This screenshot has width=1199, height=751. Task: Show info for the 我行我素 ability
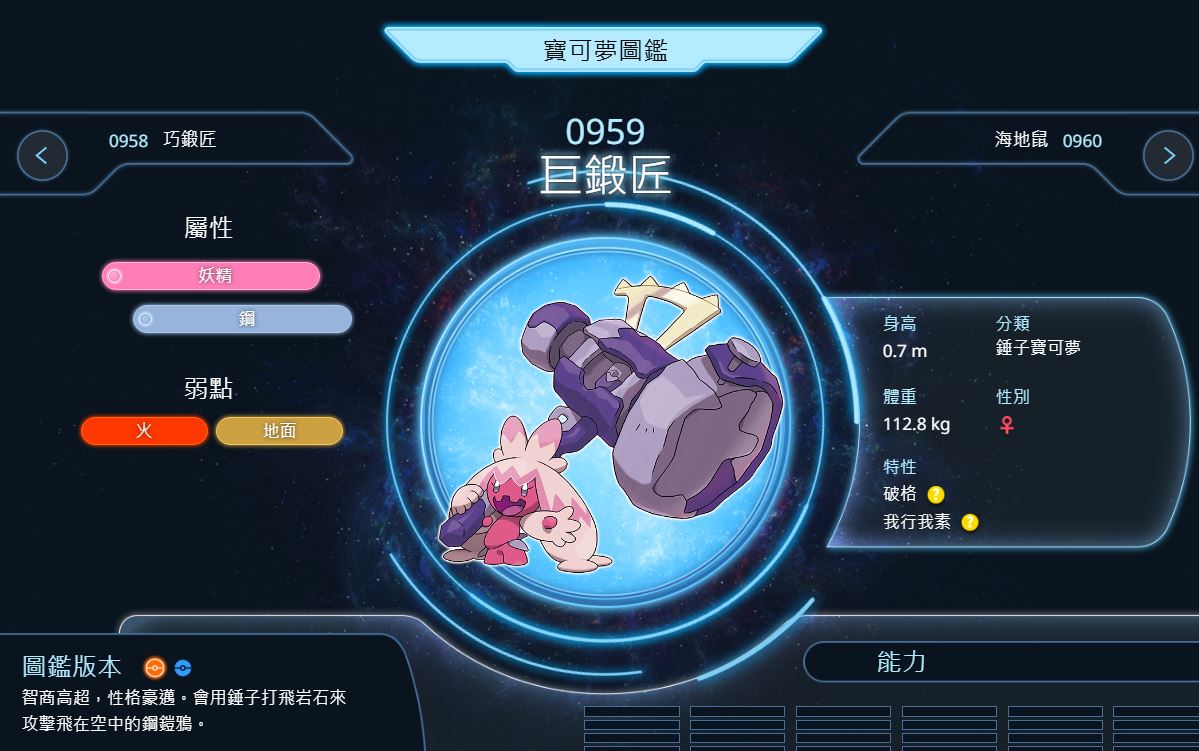click(x=969, y=522)
